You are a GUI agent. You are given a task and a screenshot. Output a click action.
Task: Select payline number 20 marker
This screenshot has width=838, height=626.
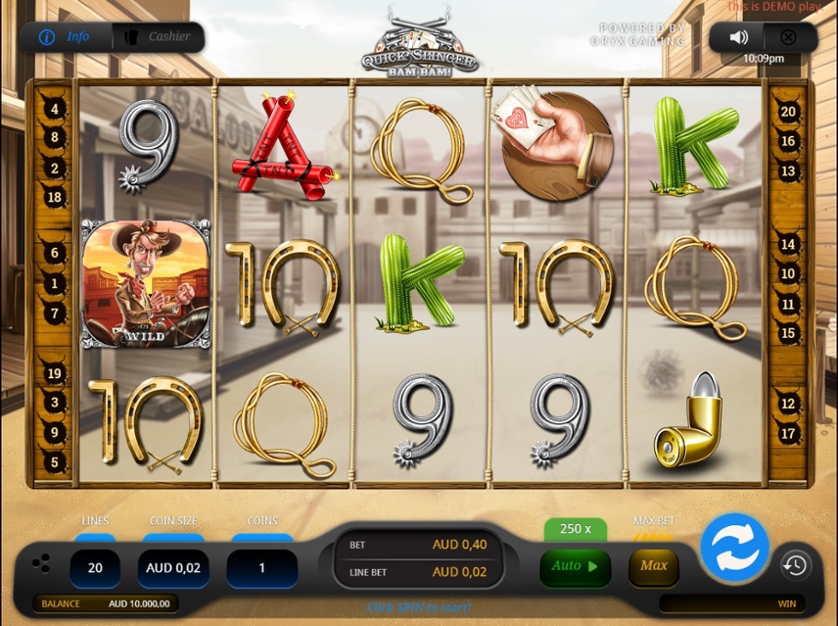(x=788, y=113)
